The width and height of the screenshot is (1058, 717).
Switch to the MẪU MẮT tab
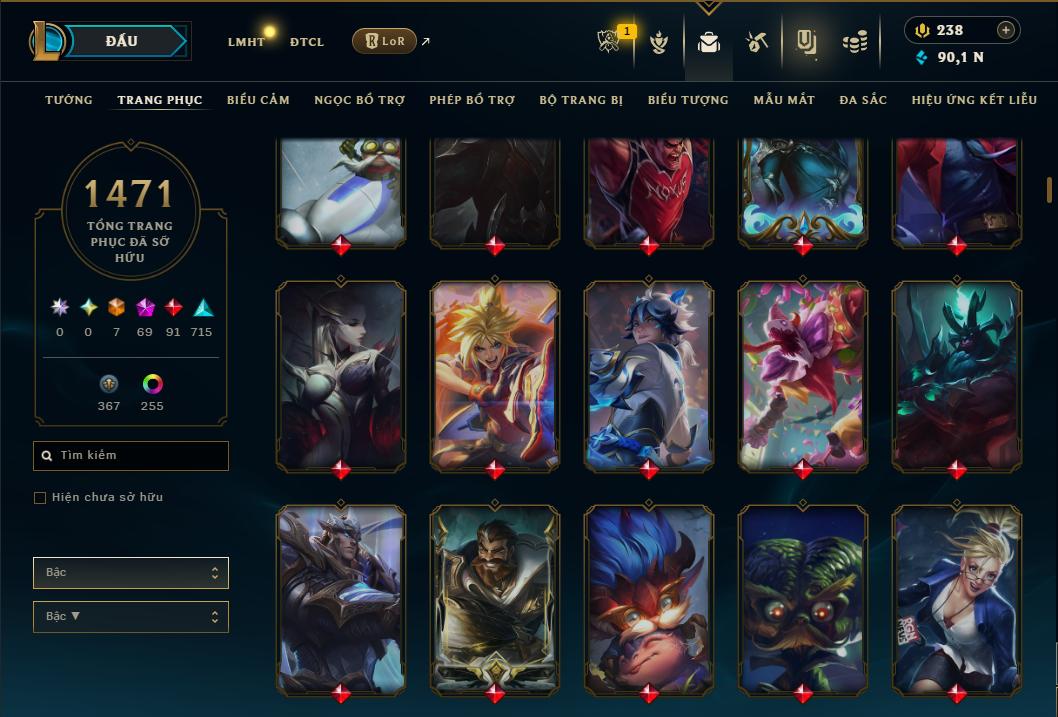[x=784, y=100]
